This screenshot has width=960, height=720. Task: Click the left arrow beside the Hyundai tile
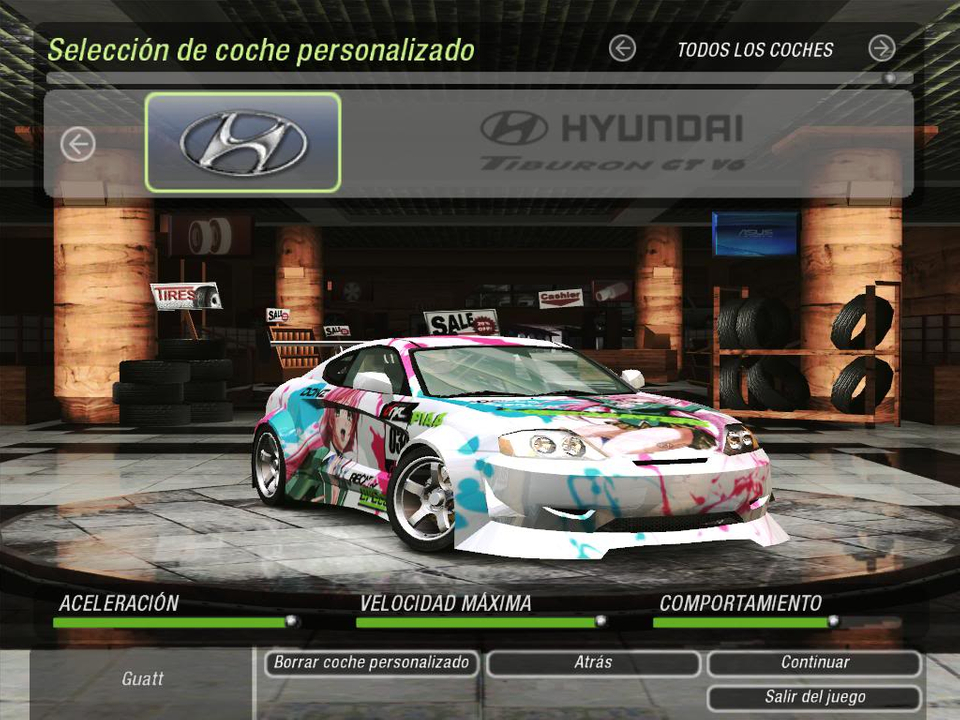[77, 144]
